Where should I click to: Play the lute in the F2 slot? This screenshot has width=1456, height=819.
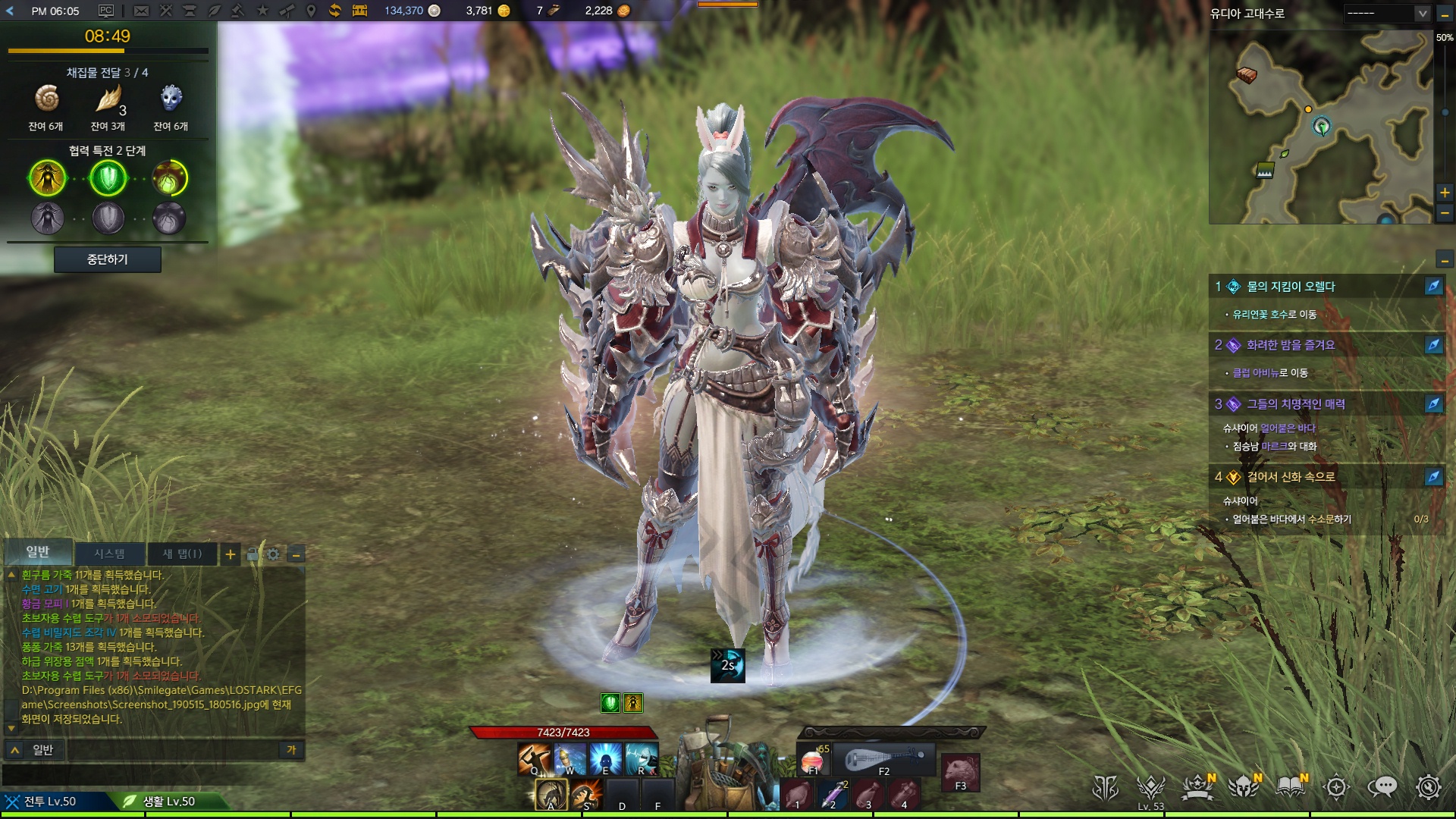click(x=883, y=759)
